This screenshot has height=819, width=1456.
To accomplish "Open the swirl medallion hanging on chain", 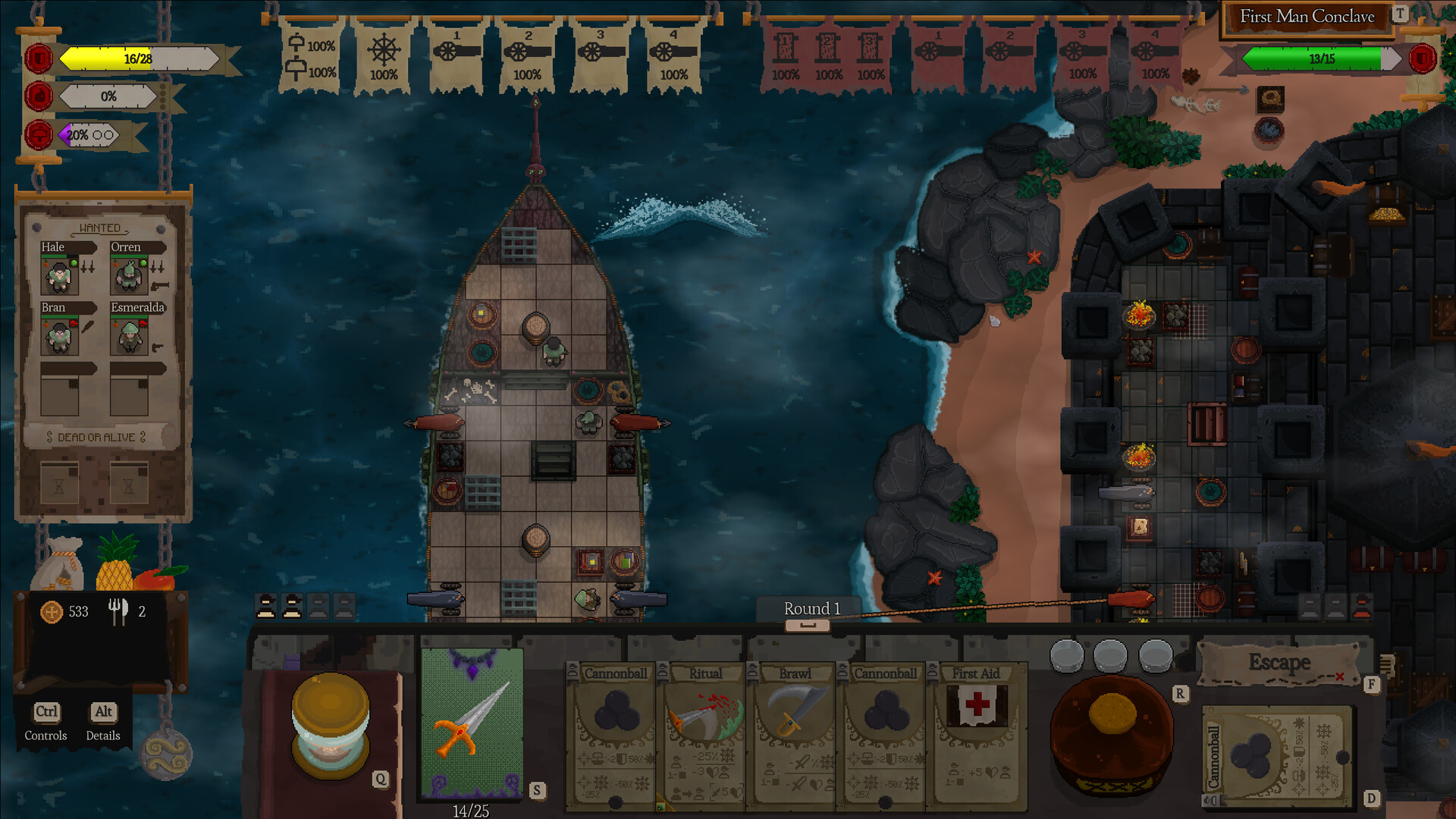I will [x=166, y=754].
